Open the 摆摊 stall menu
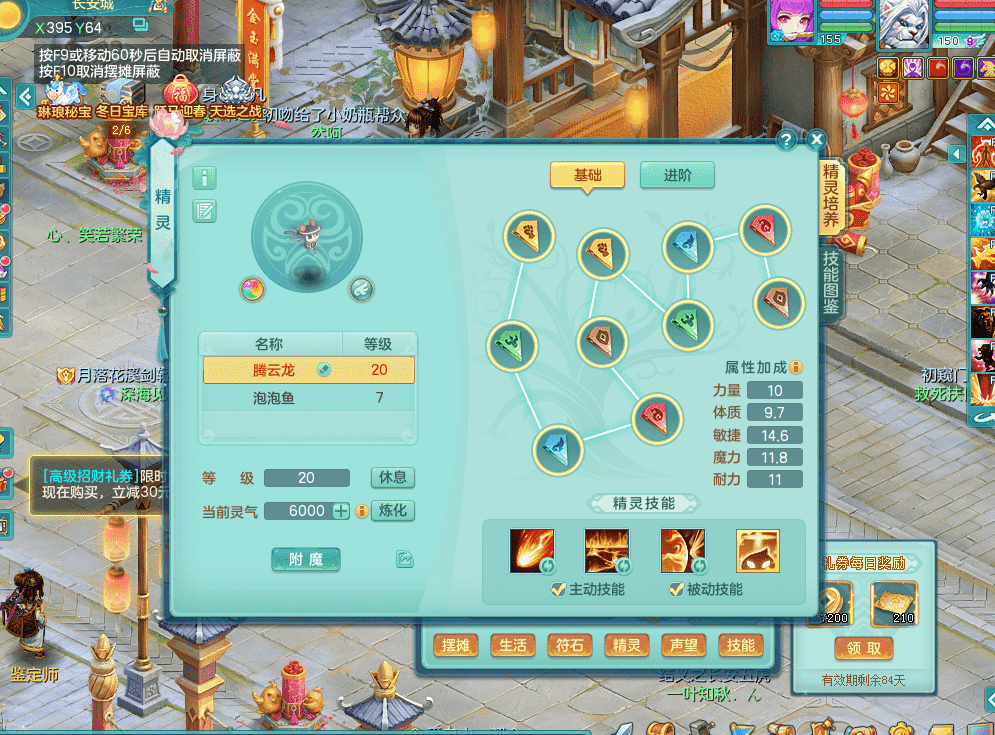995x735 pixels. [x=456, y=645]
